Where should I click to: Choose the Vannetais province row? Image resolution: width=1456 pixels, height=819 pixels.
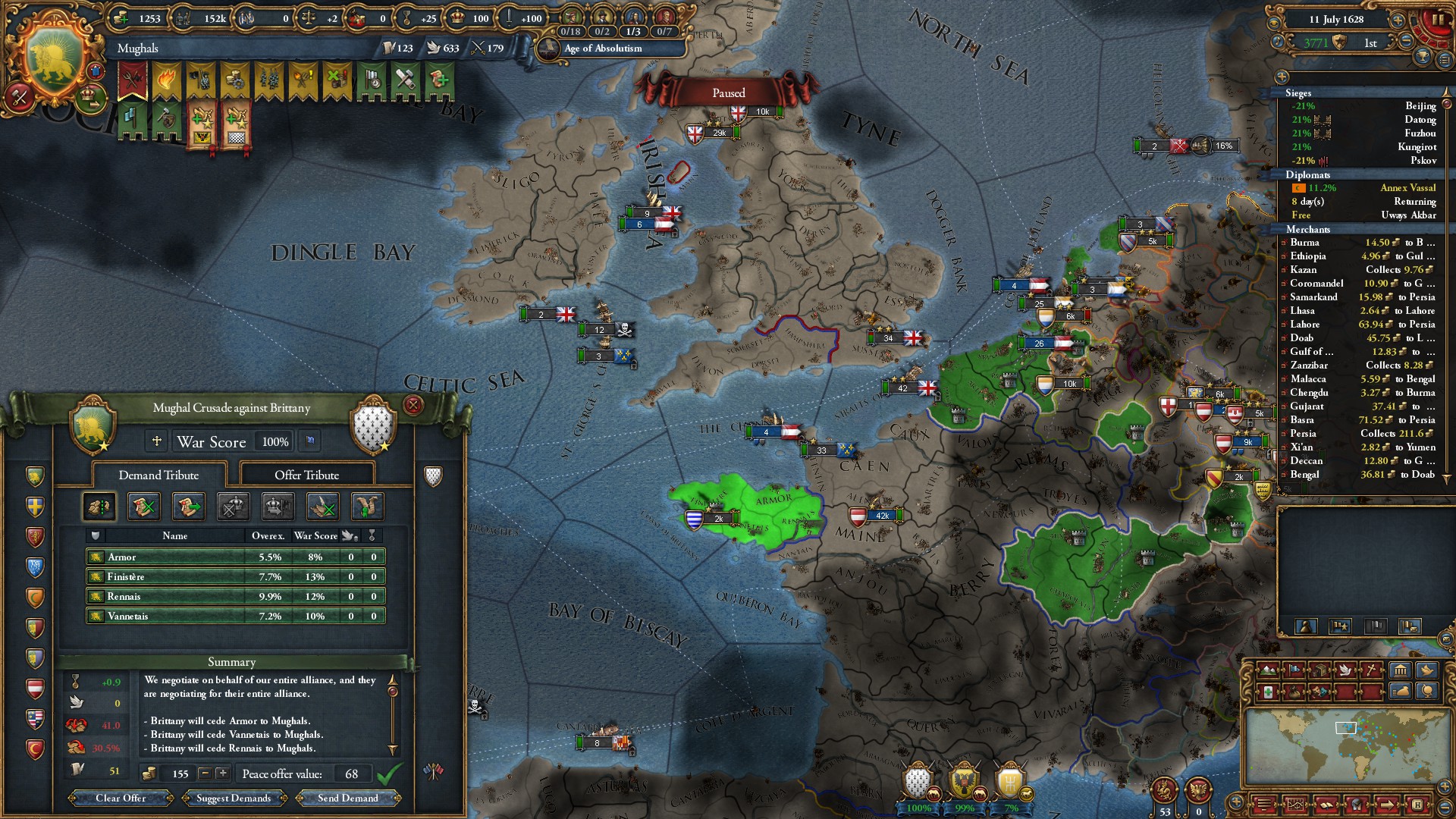[x=235, y=616]
